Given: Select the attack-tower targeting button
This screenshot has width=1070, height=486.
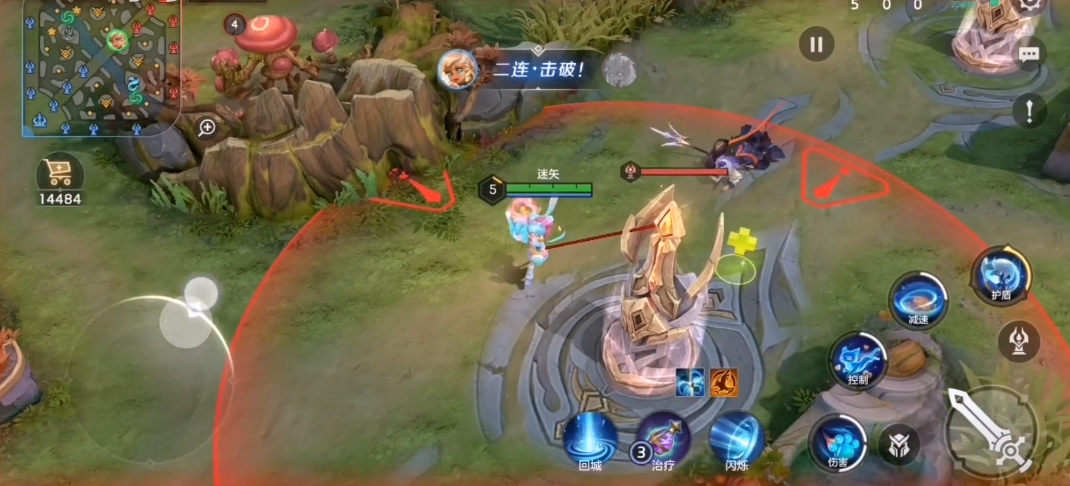Looking at the screenshot, I should point(1019,341).
